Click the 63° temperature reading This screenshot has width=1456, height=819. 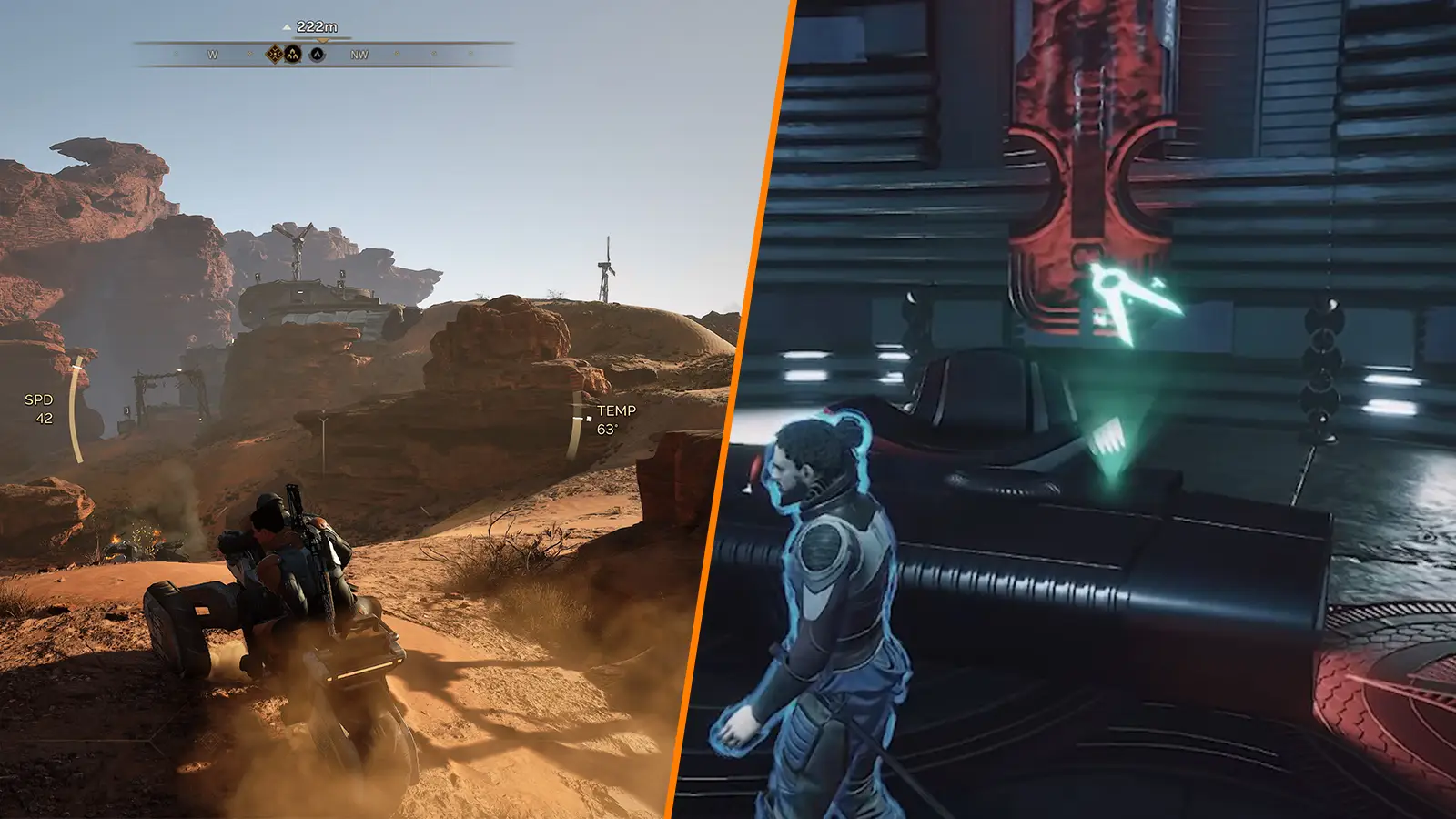point(607,429)
